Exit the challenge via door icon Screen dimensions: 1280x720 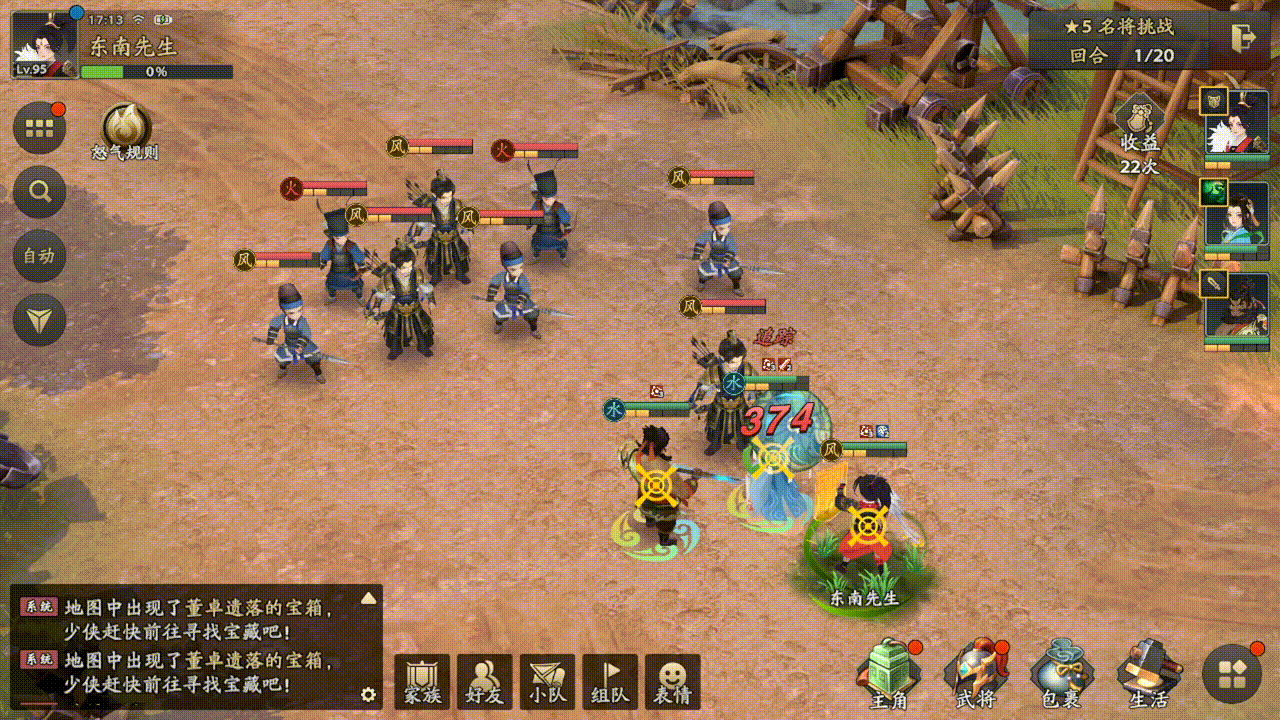1243,38
